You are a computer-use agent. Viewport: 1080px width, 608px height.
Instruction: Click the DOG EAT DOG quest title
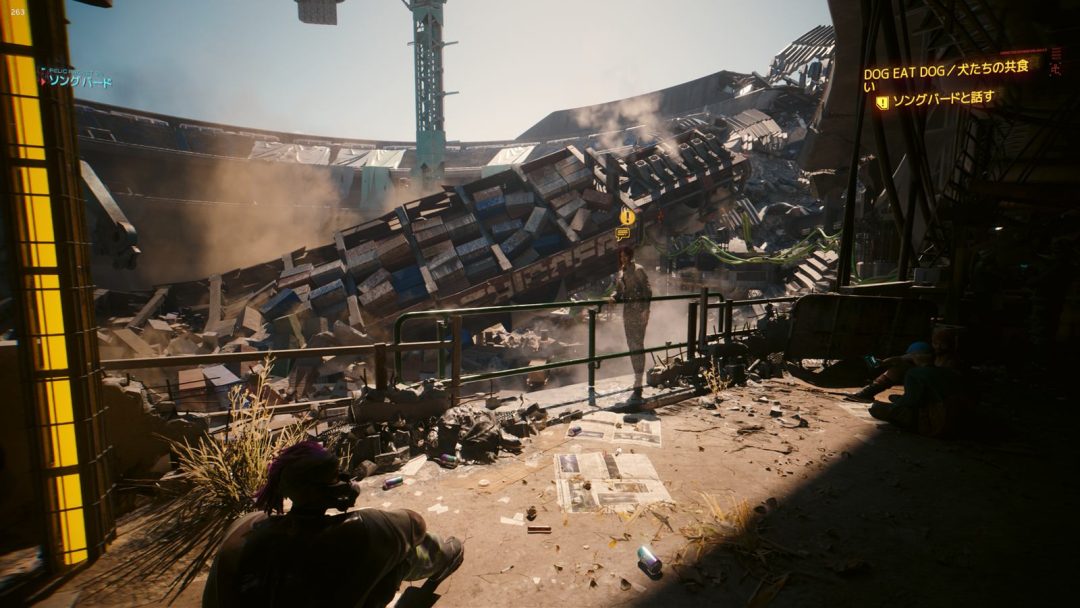click(945, 70)
